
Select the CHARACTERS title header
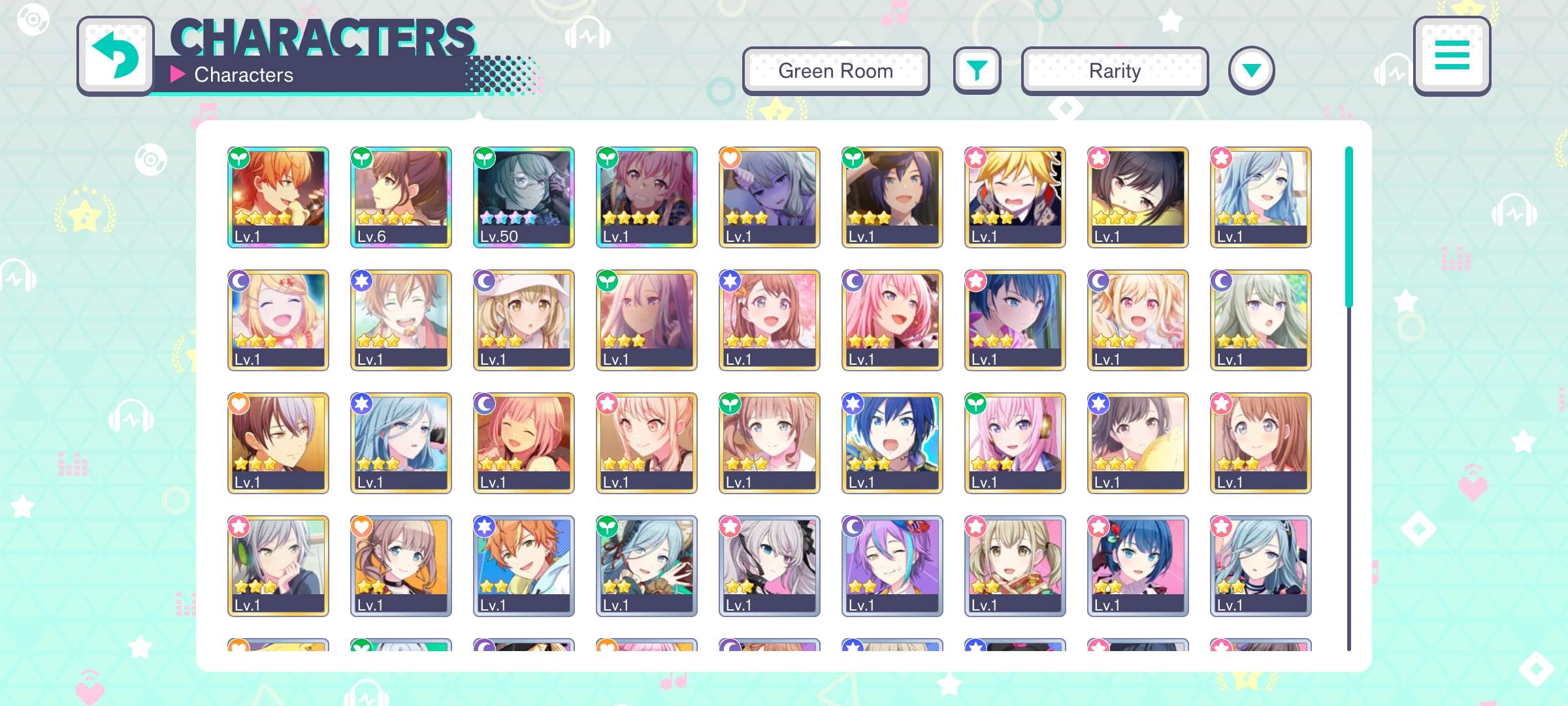coord(323,37)
